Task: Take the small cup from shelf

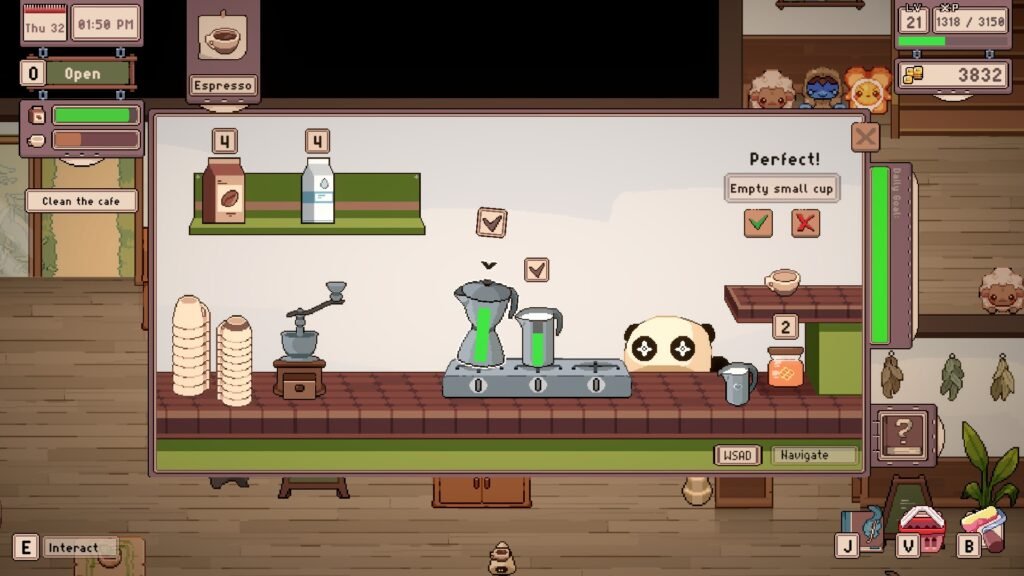Action: click(782, 281)
